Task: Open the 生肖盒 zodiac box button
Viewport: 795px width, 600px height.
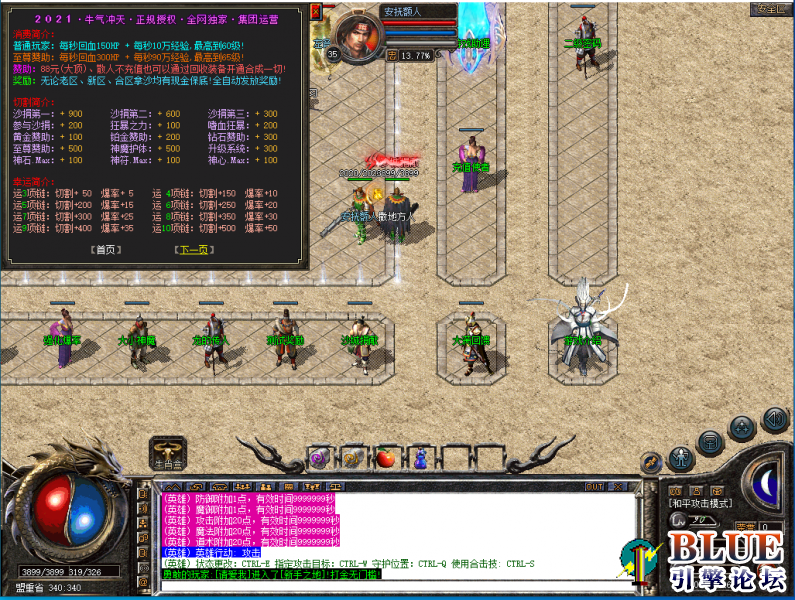Action: point(168,453)
